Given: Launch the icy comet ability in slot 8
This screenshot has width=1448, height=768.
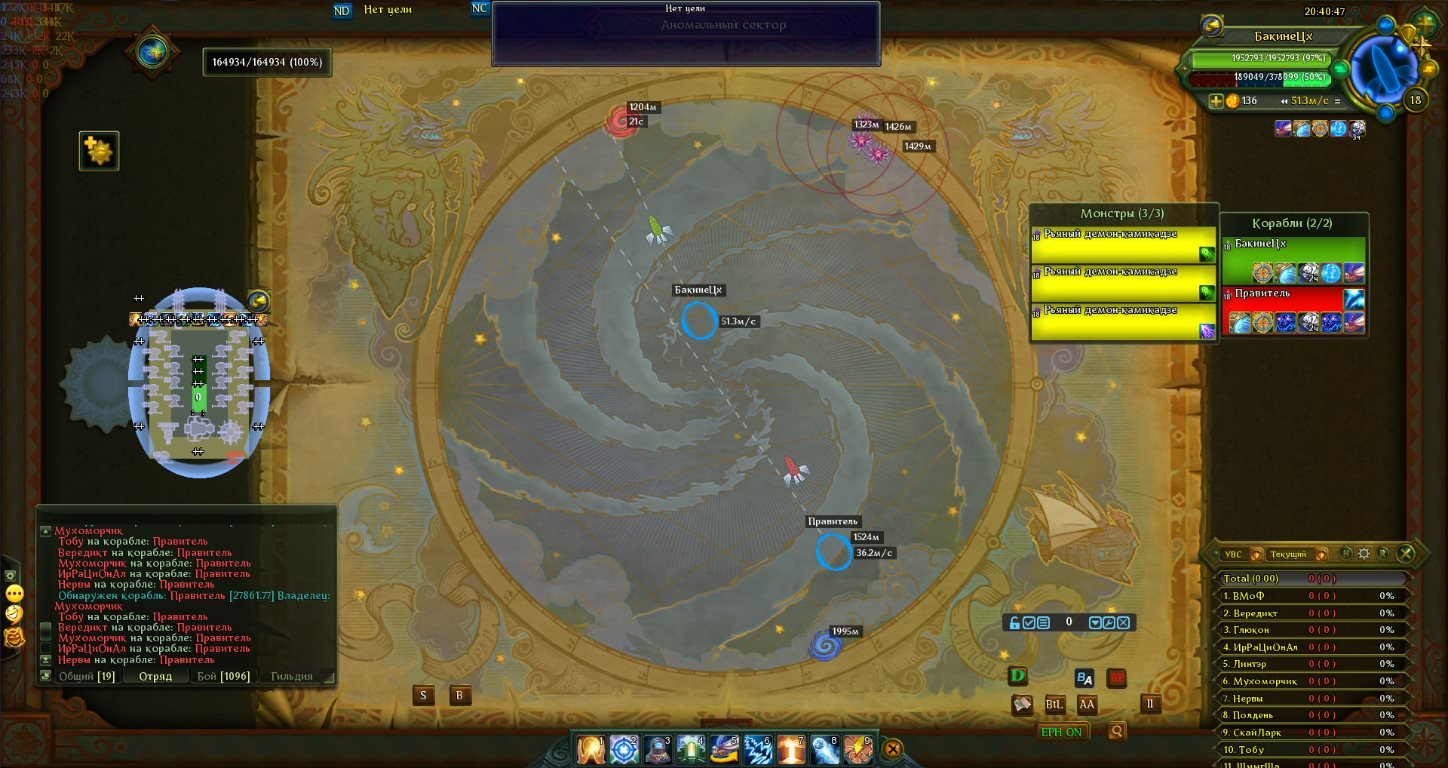Looking at the screenshot, I should [x=825, y=749].
